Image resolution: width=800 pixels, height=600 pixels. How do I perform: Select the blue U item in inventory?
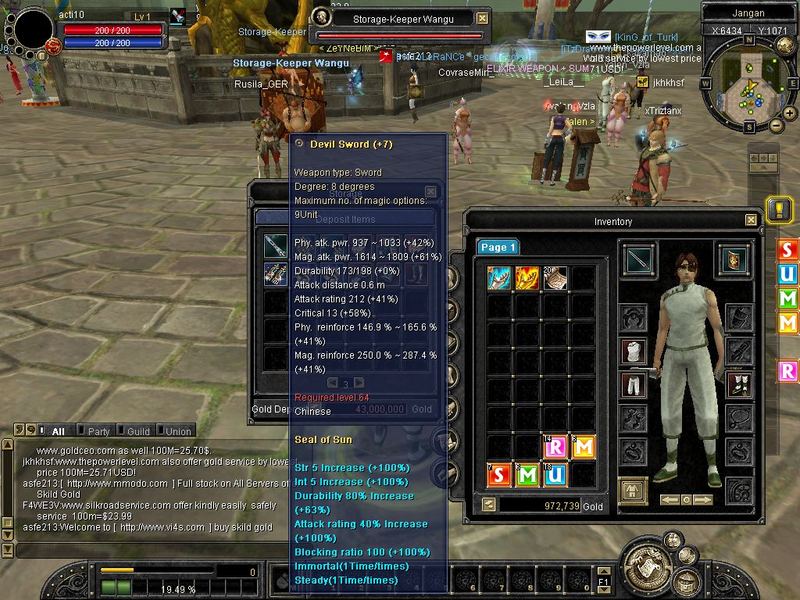click(x=555, y=473)
